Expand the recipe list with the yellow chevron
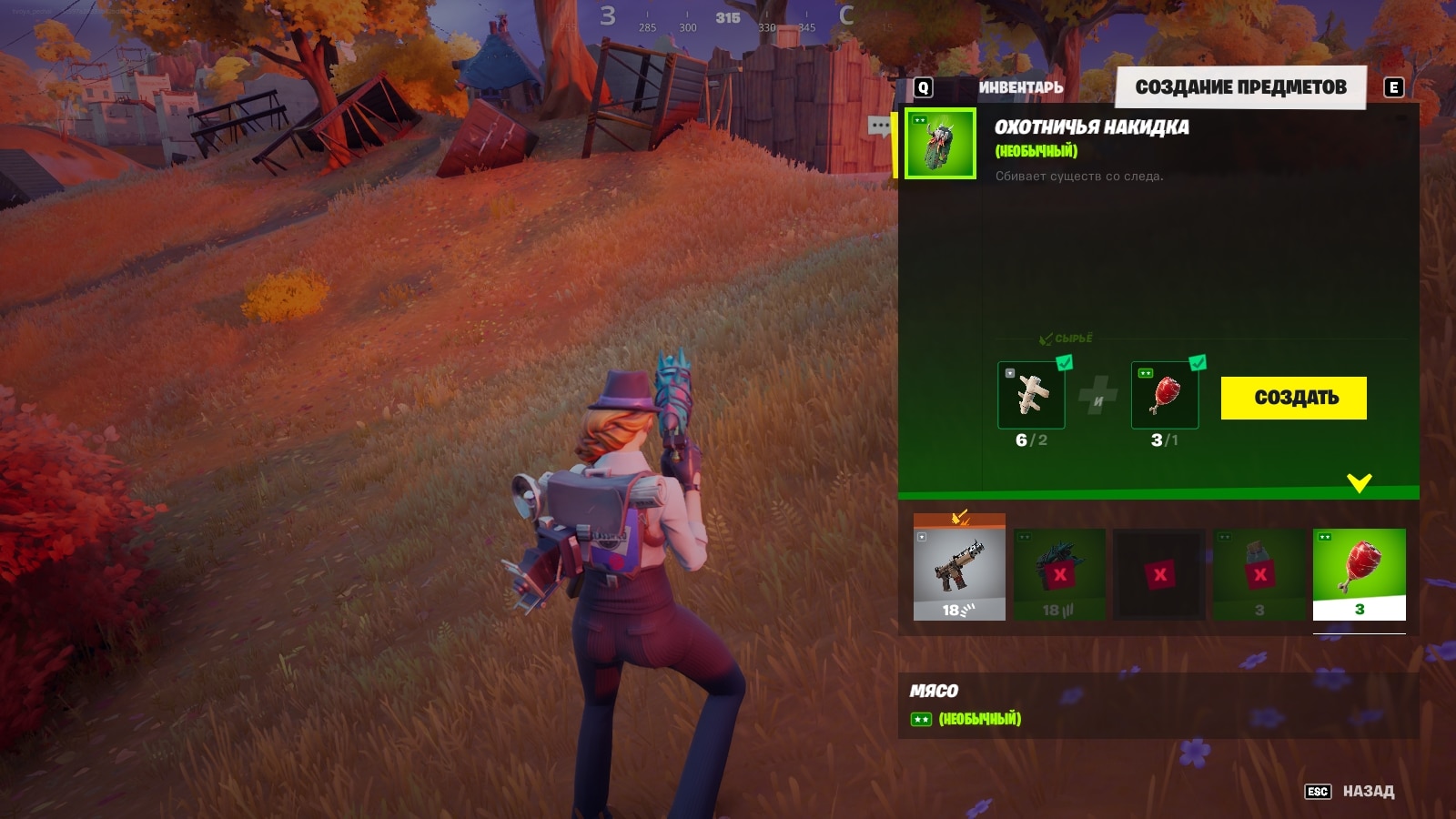 click(1359, 483)
